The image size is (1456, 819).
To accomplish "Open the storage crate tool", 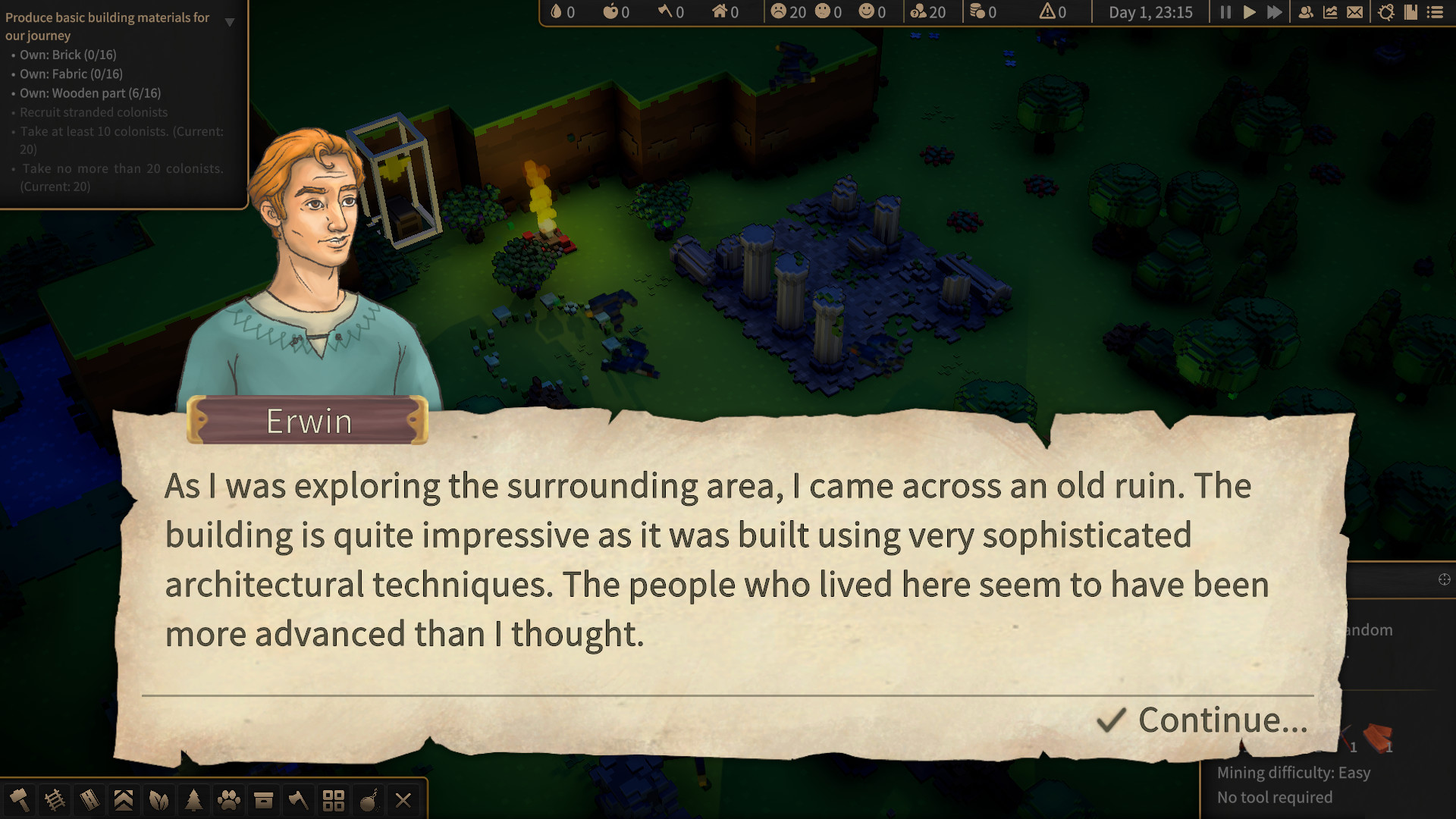I will 263,800.
